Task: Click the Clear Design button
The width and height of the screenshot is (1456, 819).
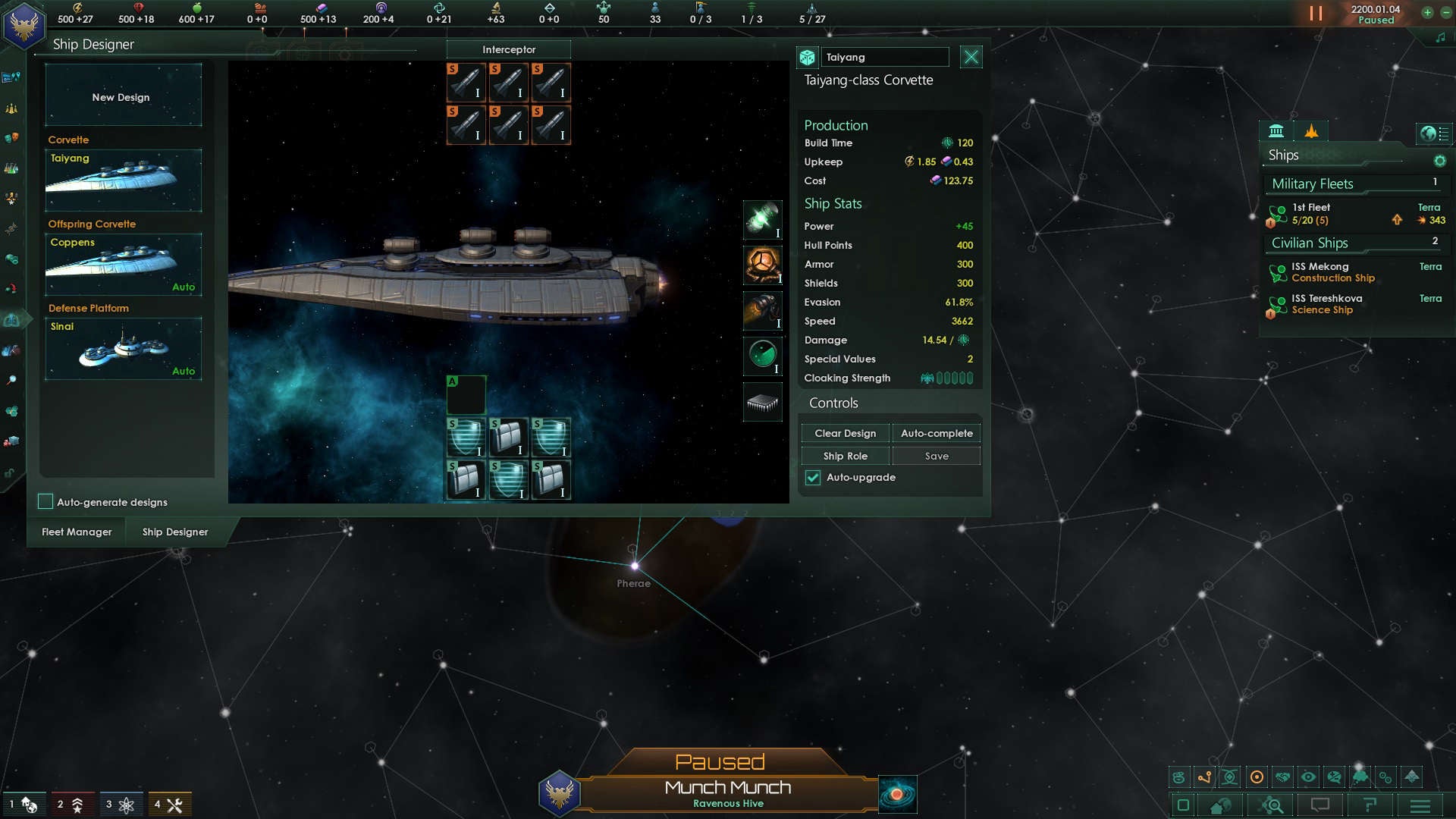Action: tap(845, 432)
